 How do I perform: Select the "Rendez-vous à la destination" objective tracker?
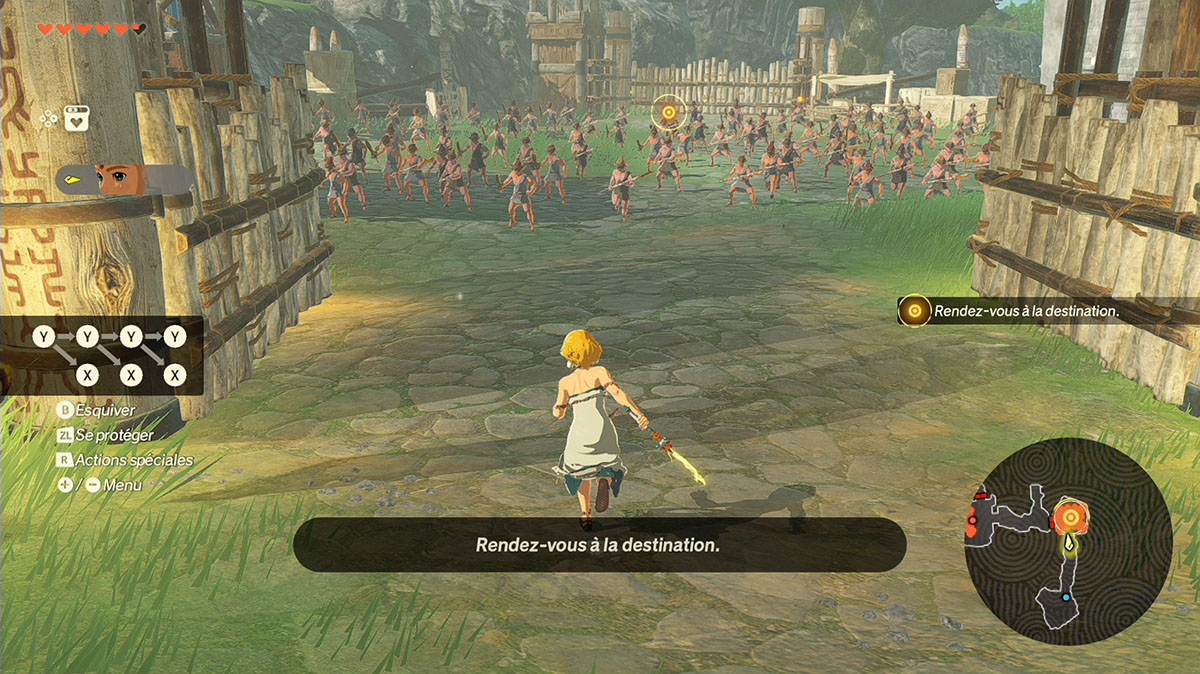coord(1010,311)
